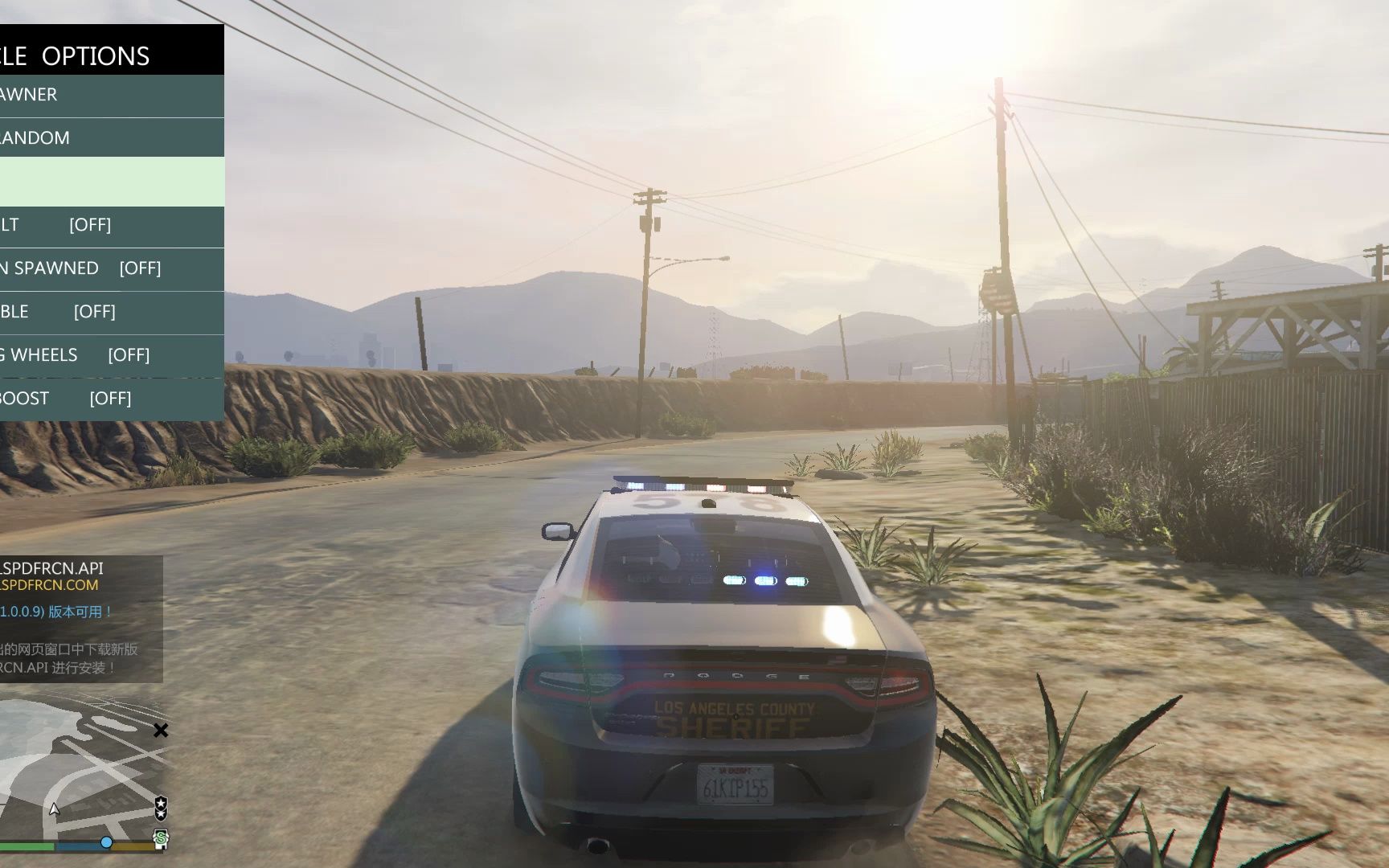This screenshot has height=868, width=1389.
Task: Click the white player arrow on the minimap
Action: point(54,810)
